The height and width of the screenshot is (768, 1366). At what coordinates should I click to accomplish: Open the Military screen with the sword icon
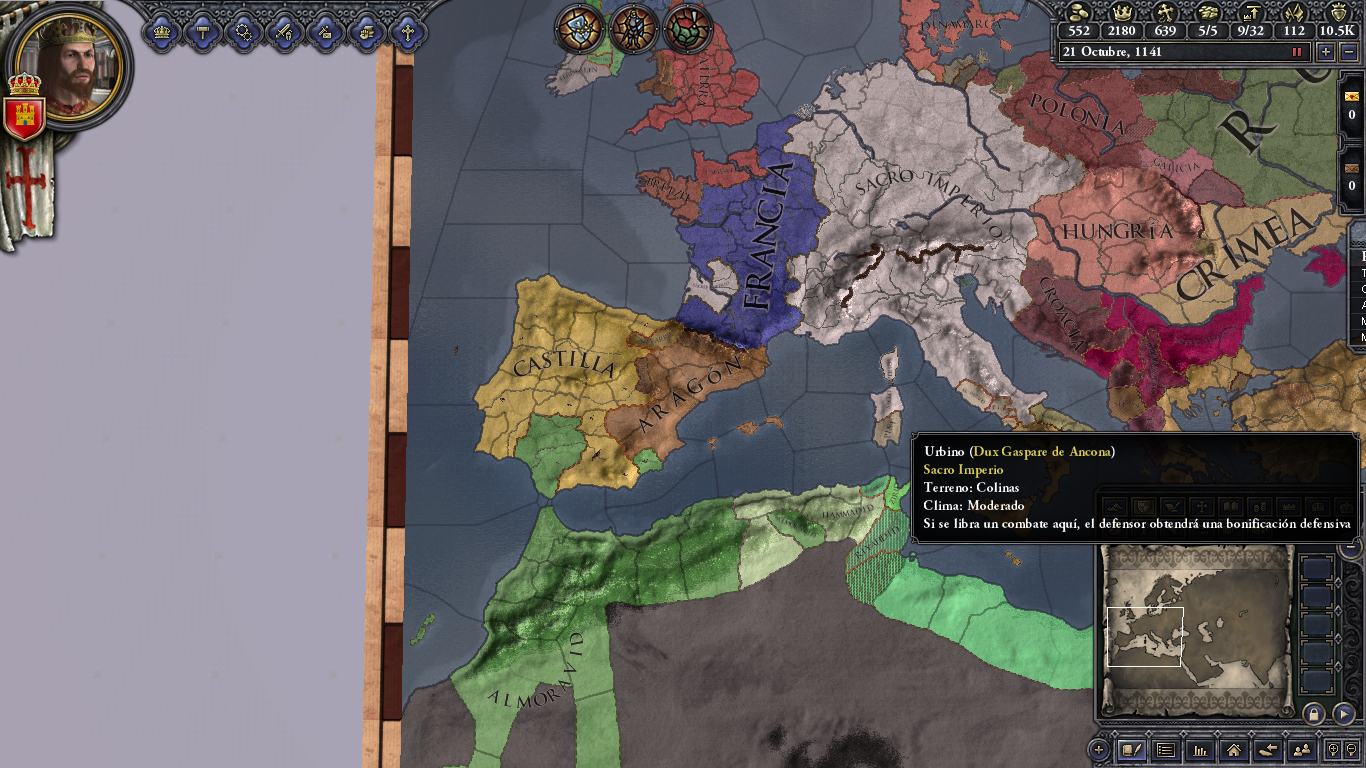point(283,31)
